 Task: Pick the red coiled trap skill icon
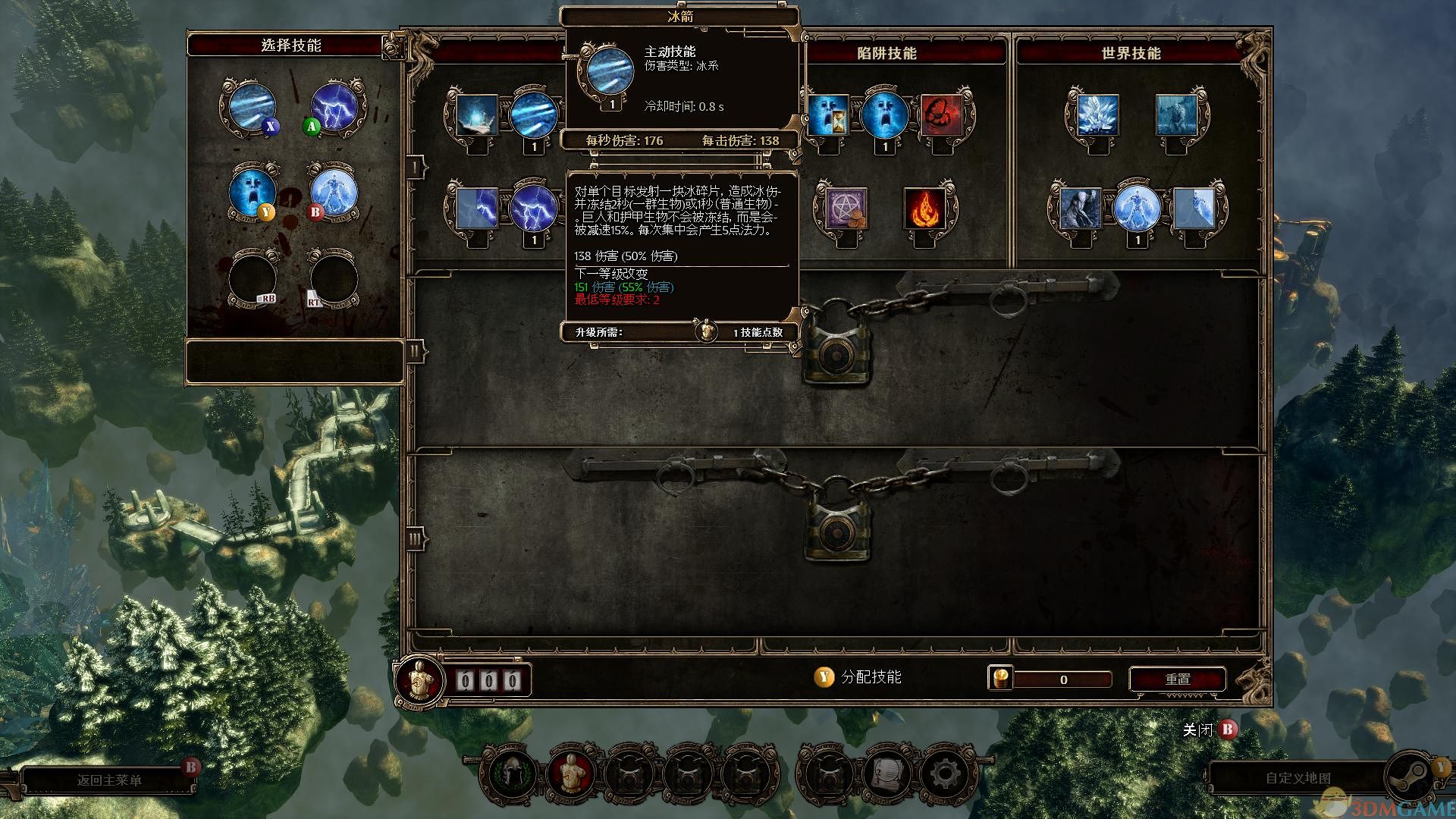(x=940, y=115)
